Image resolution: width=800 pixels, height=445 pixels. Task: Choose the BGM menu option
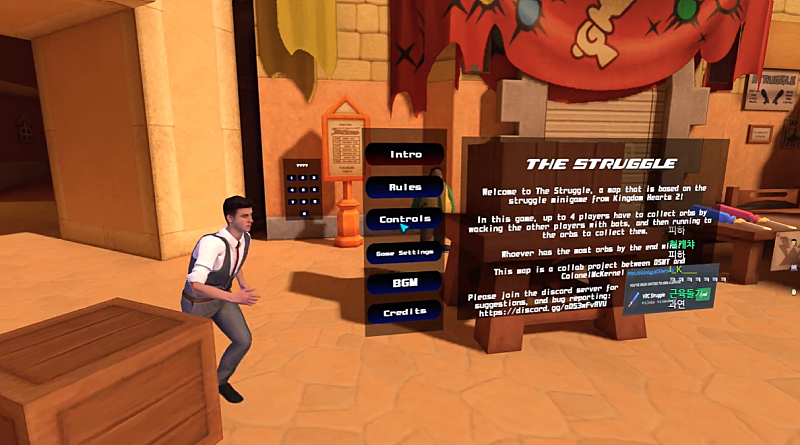pos(405,284)
